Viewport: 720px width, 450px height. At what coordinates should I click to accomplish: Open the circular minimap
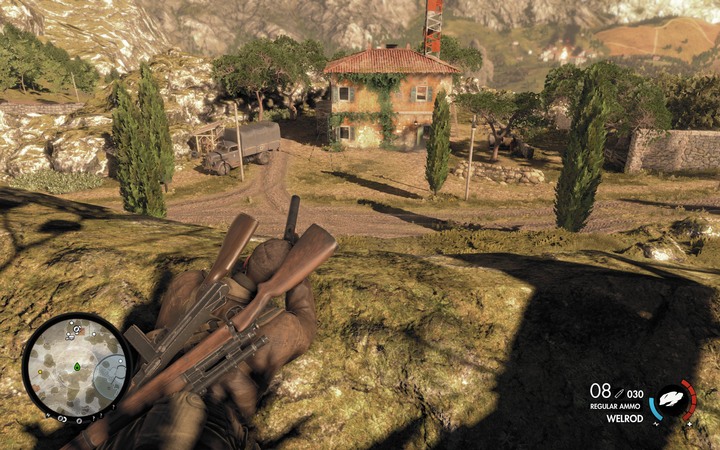77,366
